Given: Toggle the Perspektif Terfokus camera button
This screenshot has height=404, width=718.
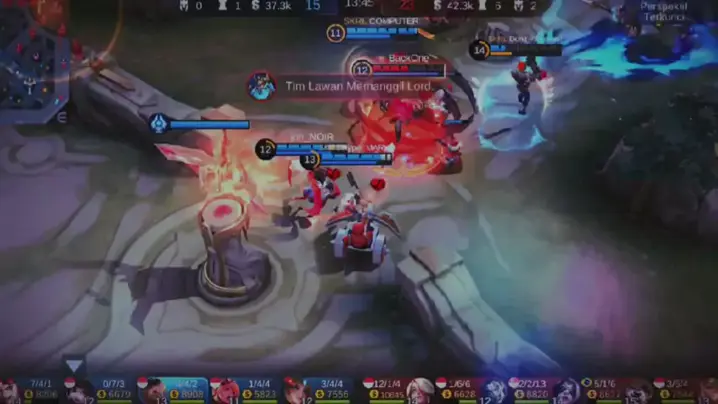Looking at the screenshot, I should (663, 14).
